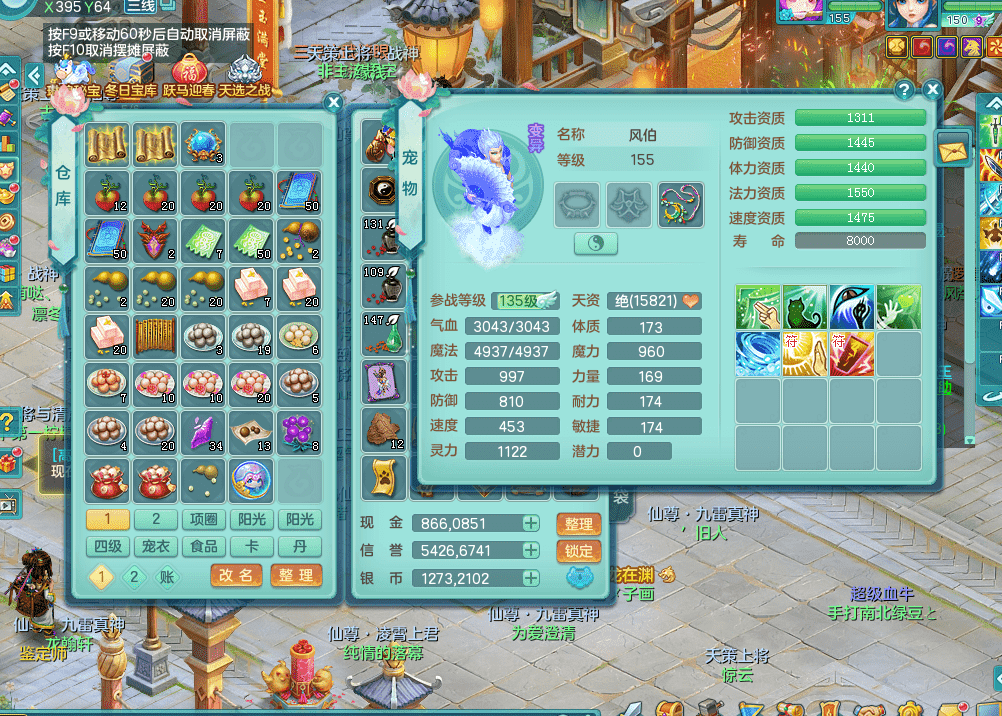
Task: Open pet panel help question mark
Action: 904,90
